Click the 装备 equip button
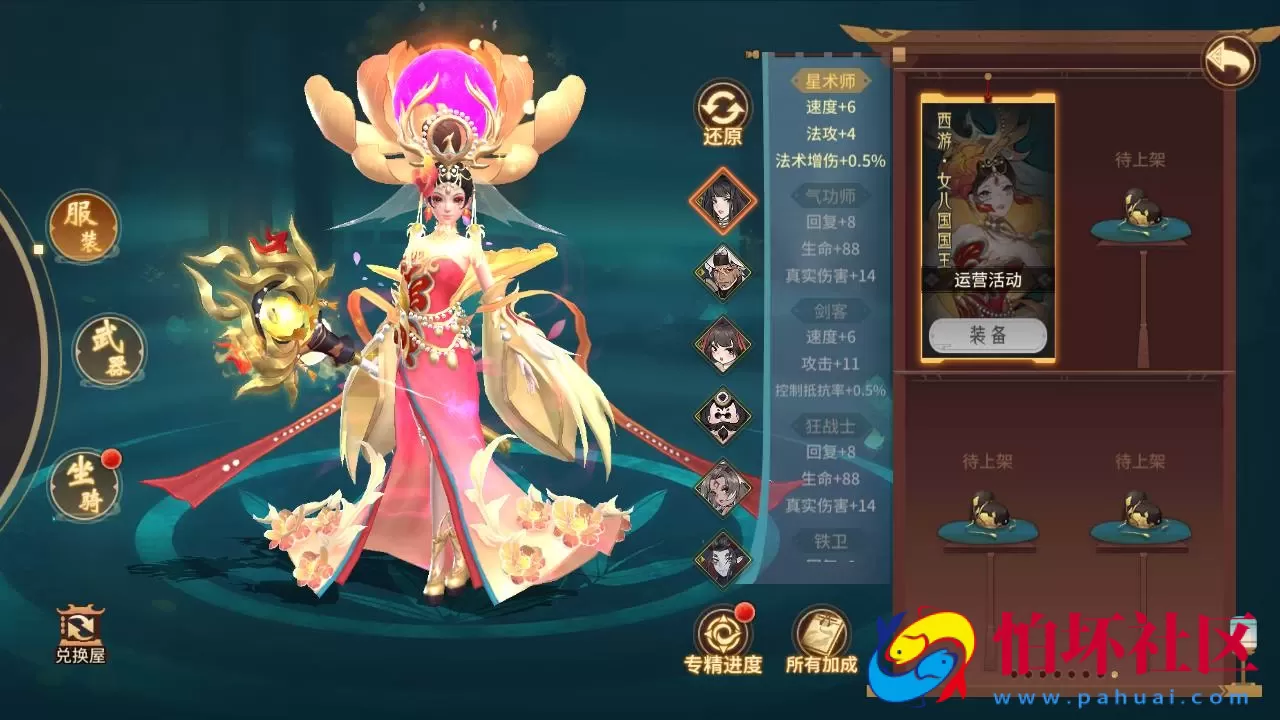Viewport: 1280px width, 720px height. click(x=986, y=335)
